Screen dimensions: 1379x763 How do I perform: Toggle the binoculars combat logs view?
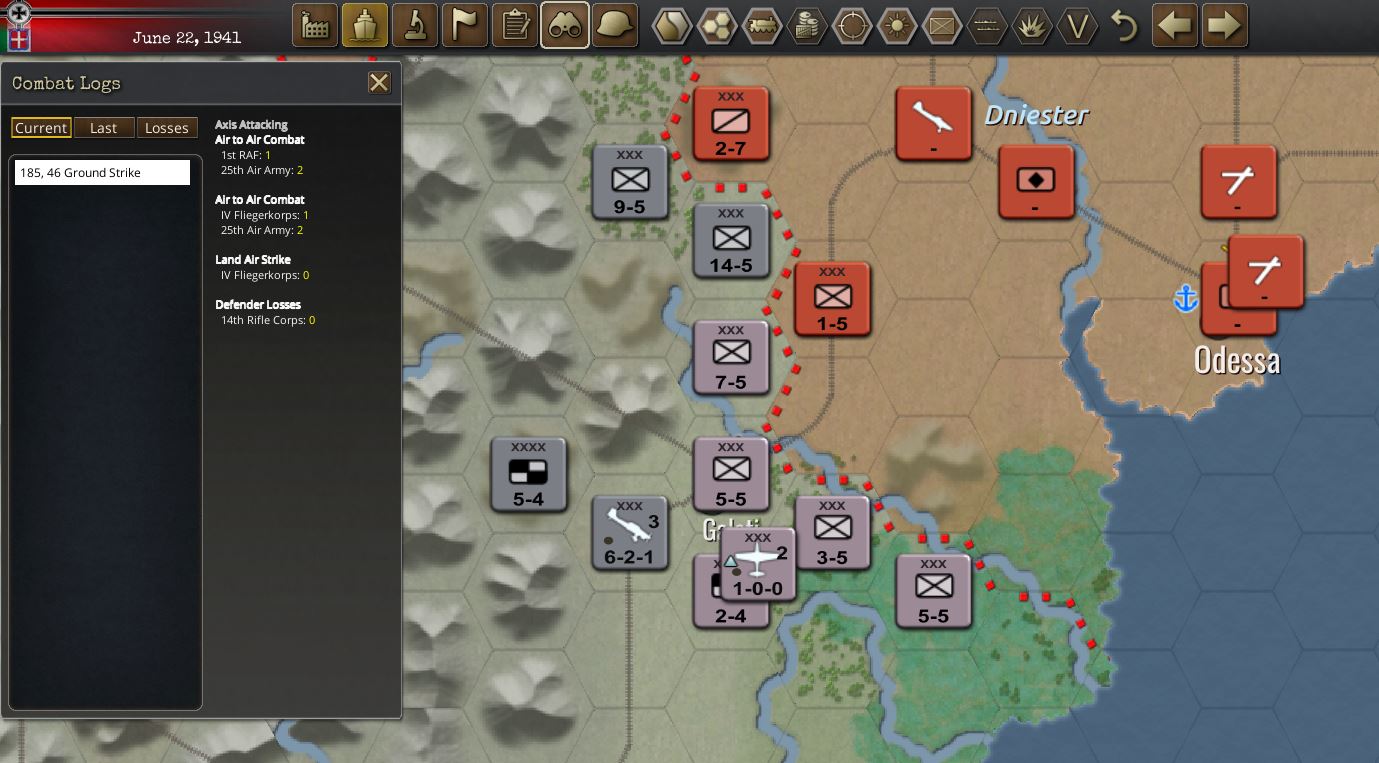tap(564, 25)
